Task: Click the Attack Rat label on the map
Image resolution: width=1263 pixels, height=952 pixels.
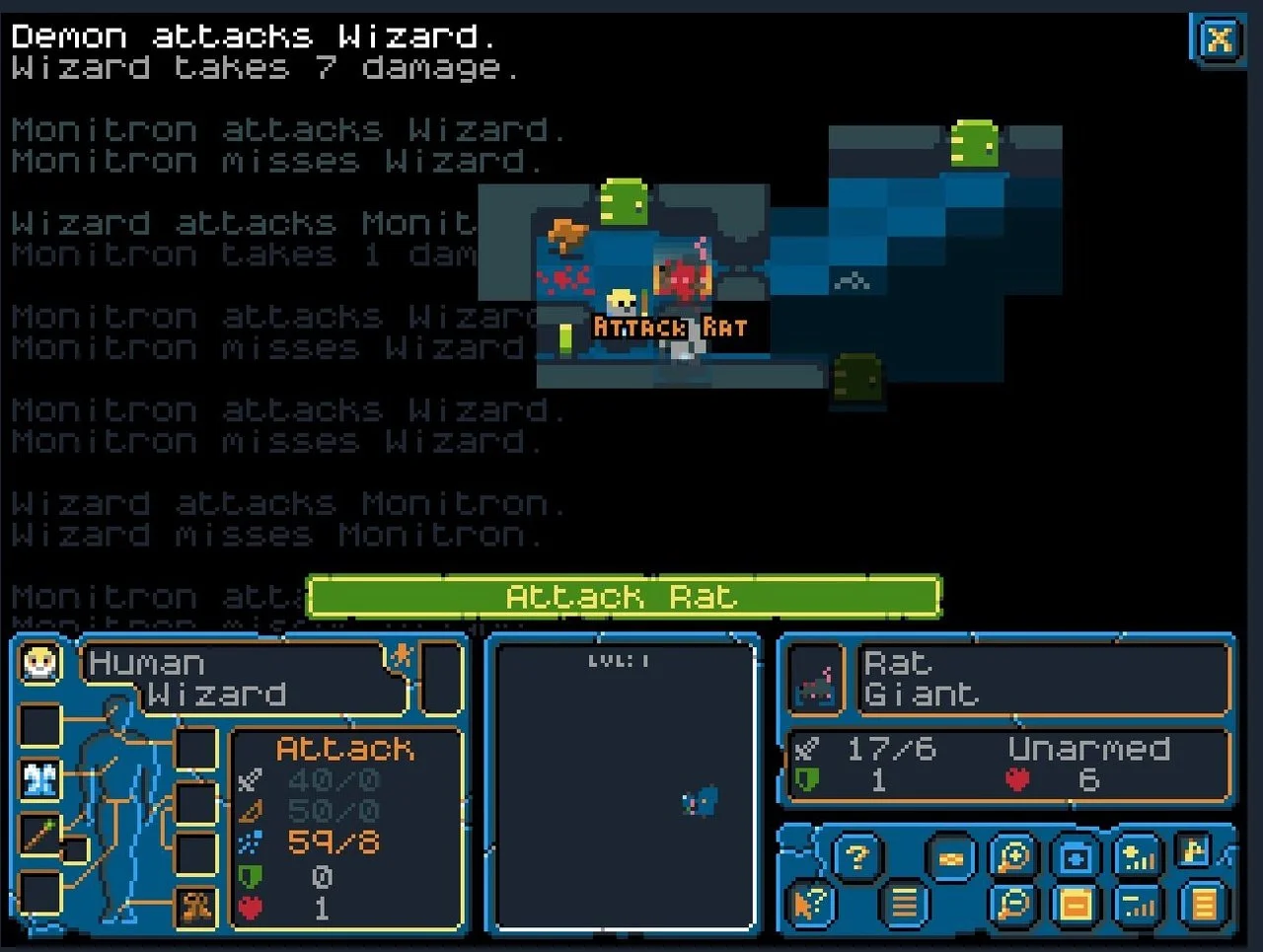Action: point(671,328)
